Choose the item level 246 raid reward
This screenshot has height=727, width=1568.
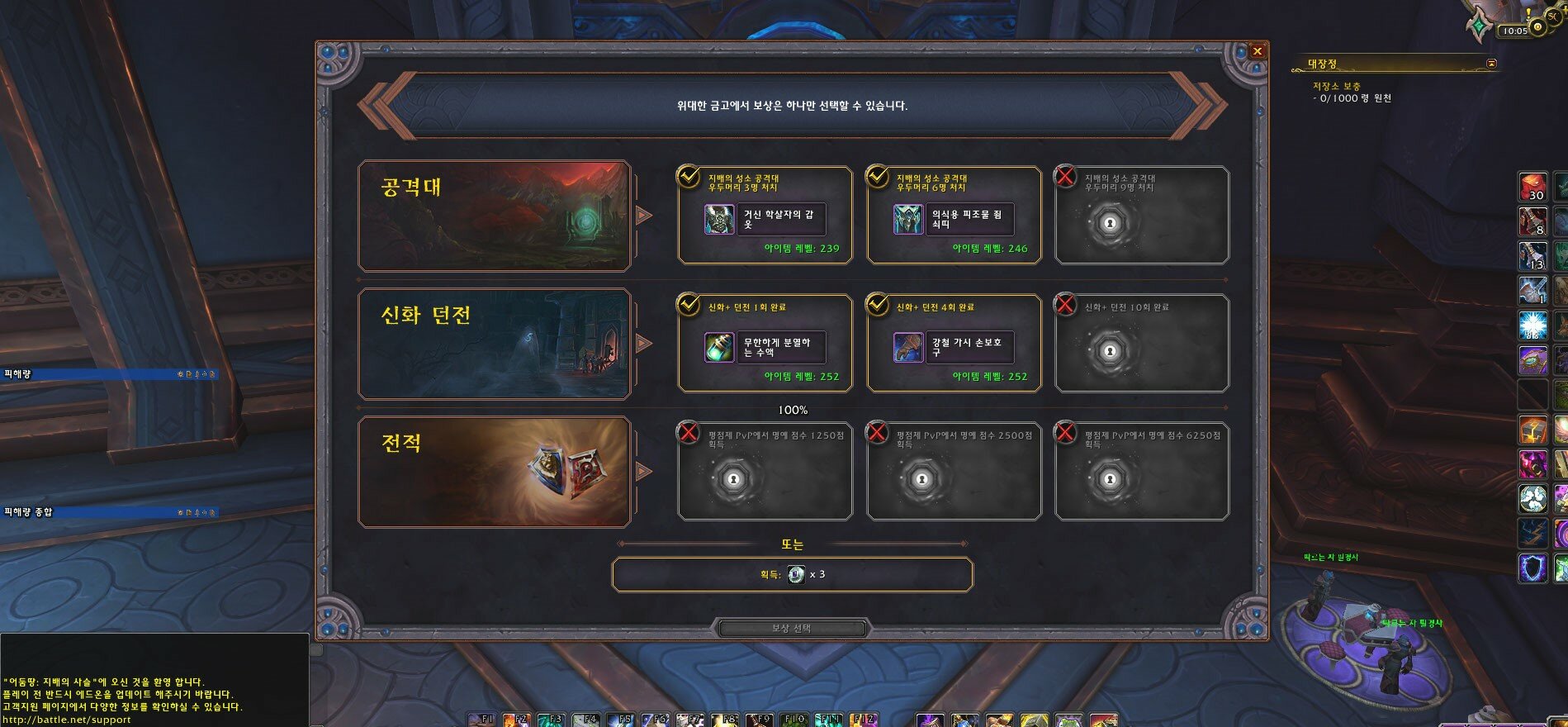[x=954, y=216]
